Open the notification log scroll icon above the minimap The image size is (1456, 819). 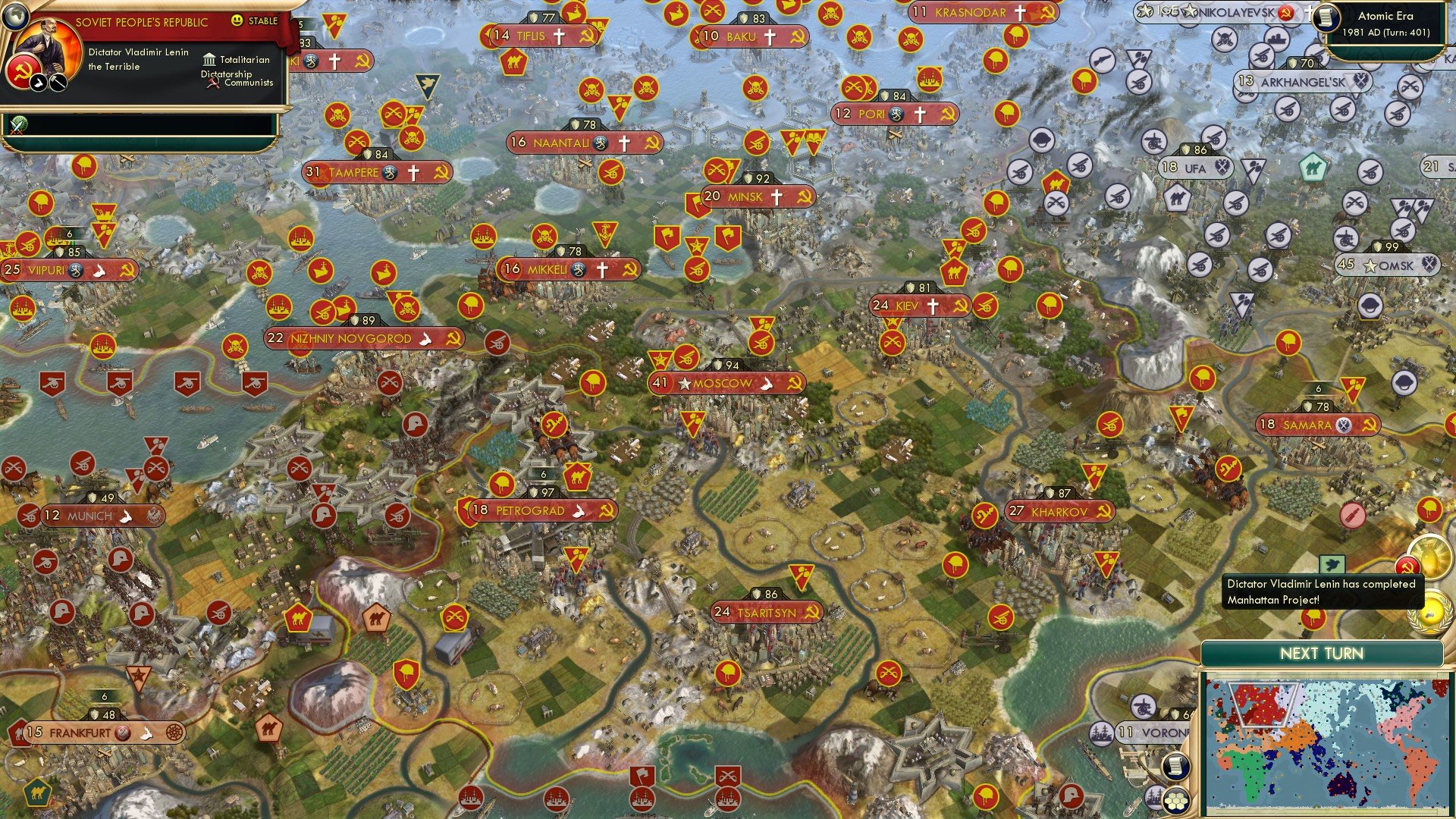[x=1176, y=766]
